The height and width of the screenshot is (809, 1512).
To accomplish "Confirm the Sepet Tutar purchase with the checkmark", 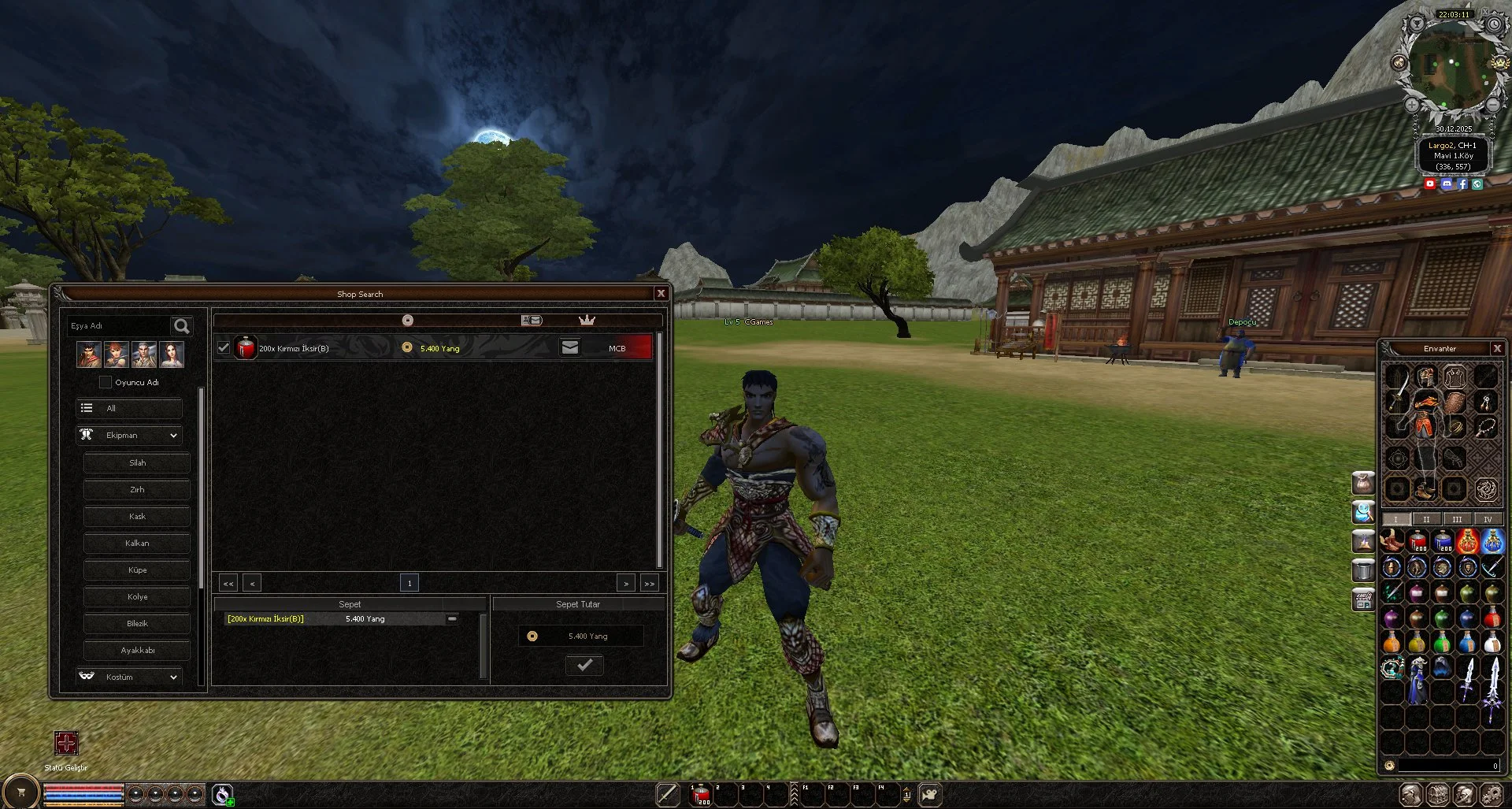I will 584,665.
